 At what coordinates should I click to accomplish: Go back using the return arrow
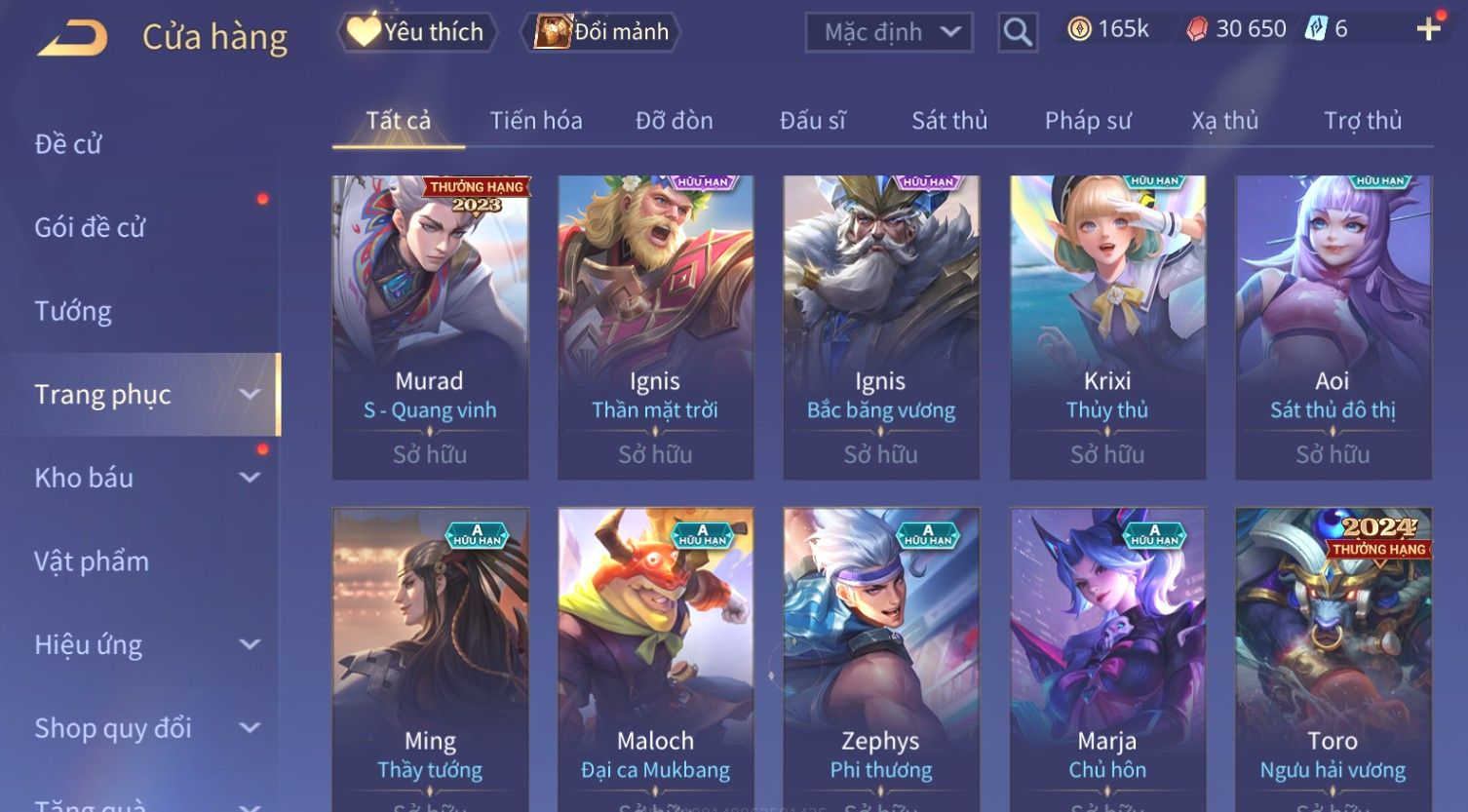[x=73, y=38]
